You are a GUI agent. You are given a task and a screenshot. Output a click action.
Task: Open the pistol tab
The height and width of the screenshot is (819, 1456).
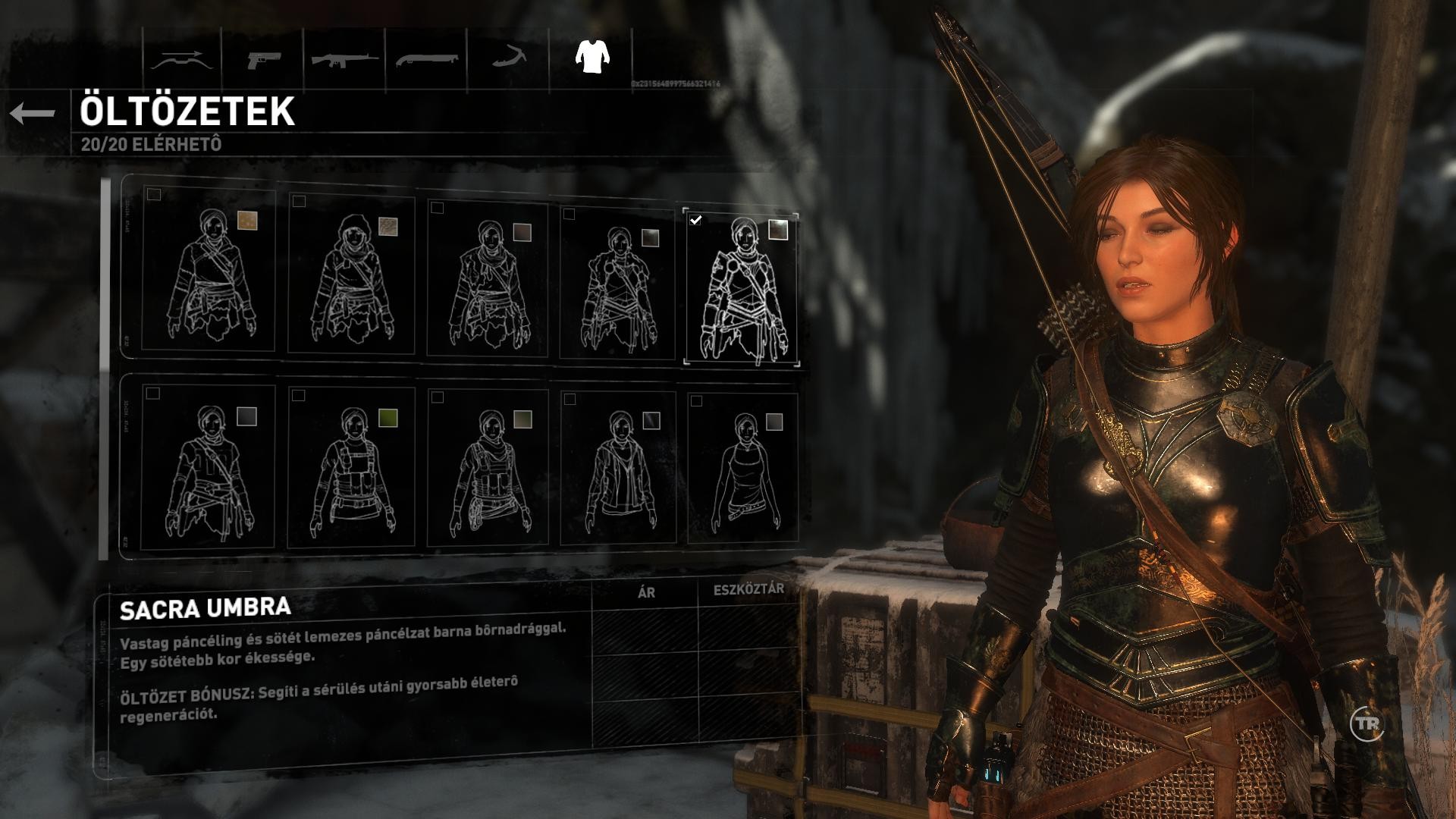[263, 60]
